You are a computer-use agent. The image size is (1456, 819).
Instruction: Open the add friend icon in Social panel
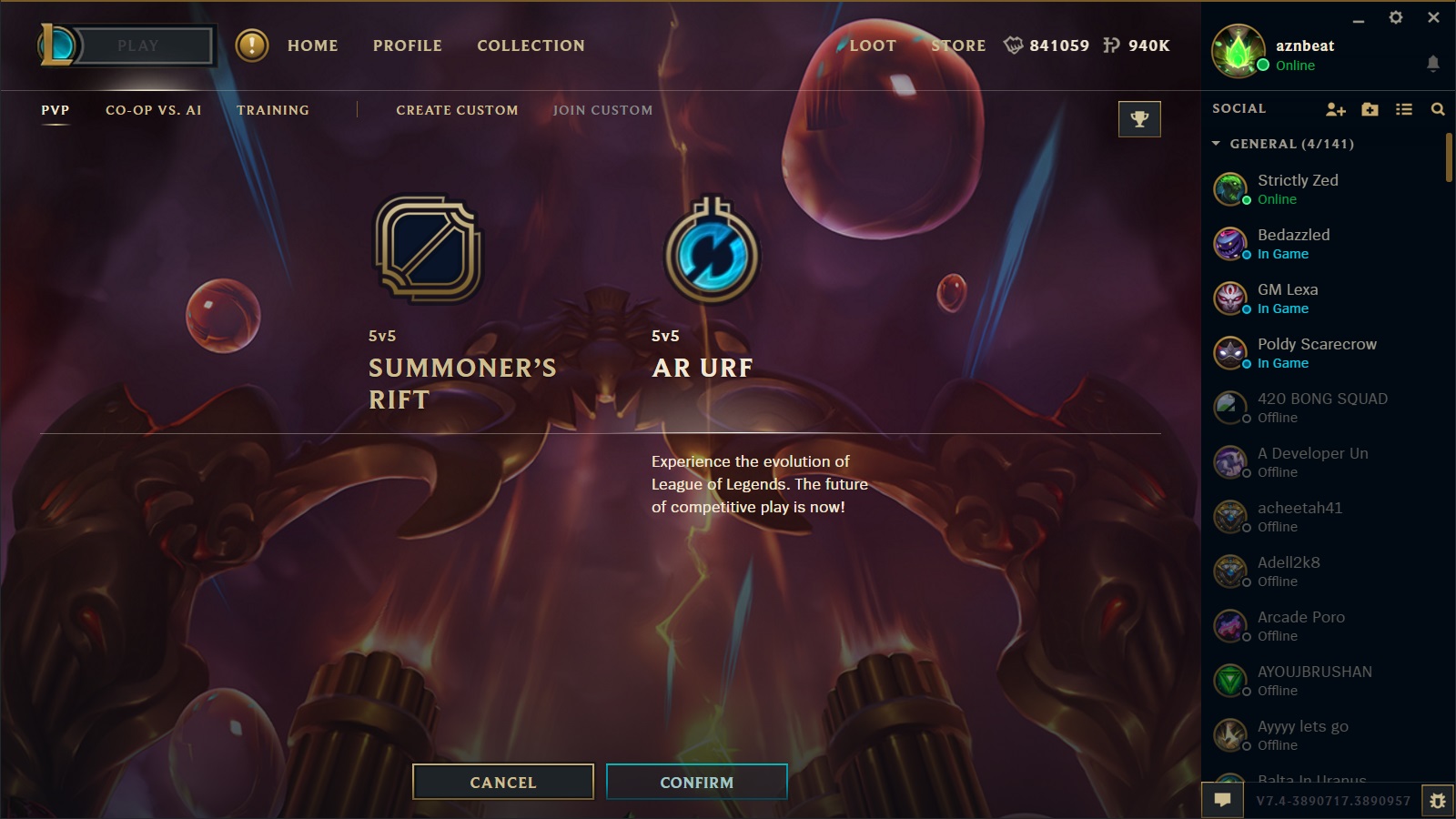click(x=1335, y=108)
